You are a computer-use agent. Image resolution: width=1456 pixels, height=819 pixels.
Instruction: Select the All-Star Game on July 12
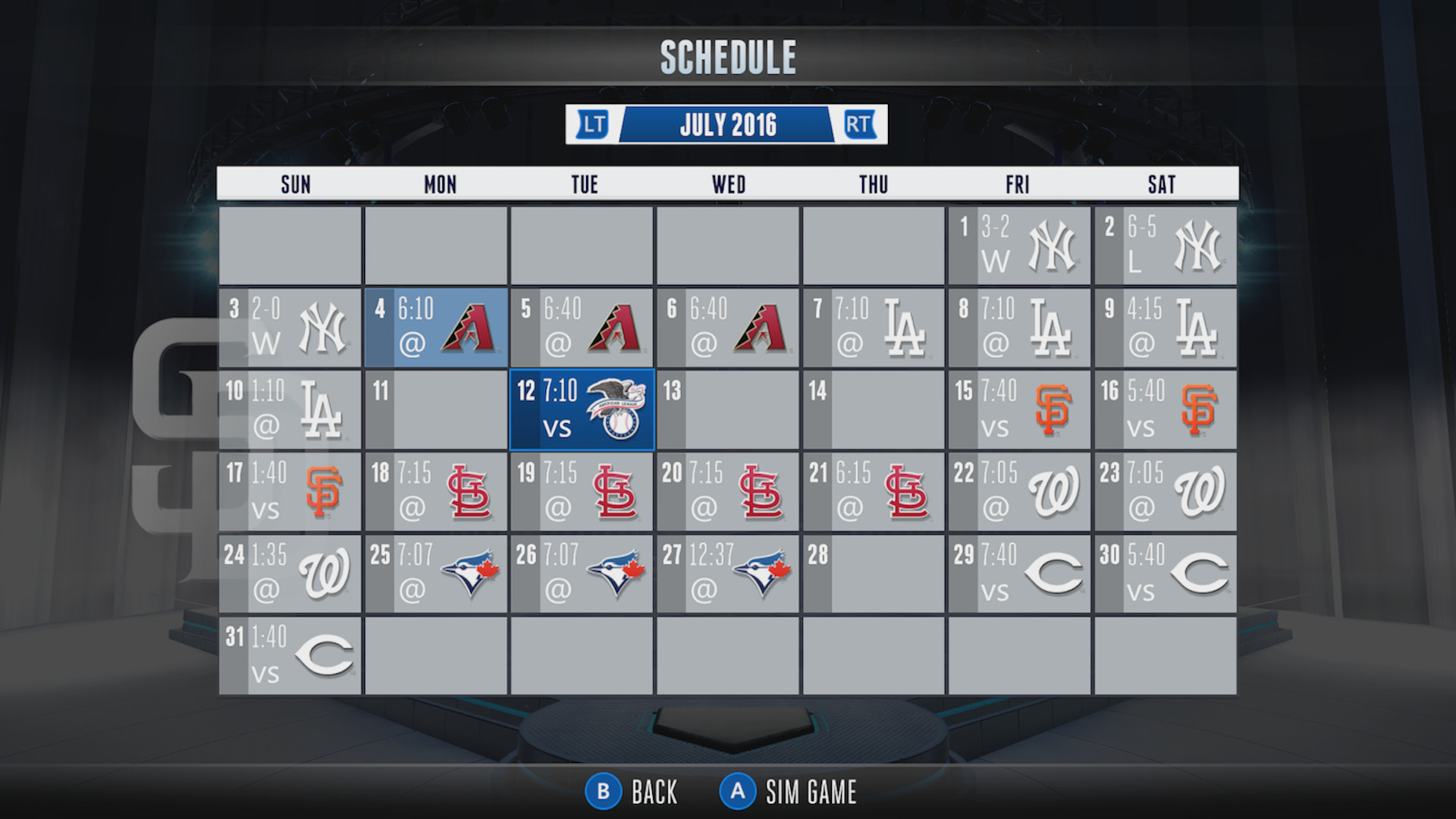click(582, 409)
